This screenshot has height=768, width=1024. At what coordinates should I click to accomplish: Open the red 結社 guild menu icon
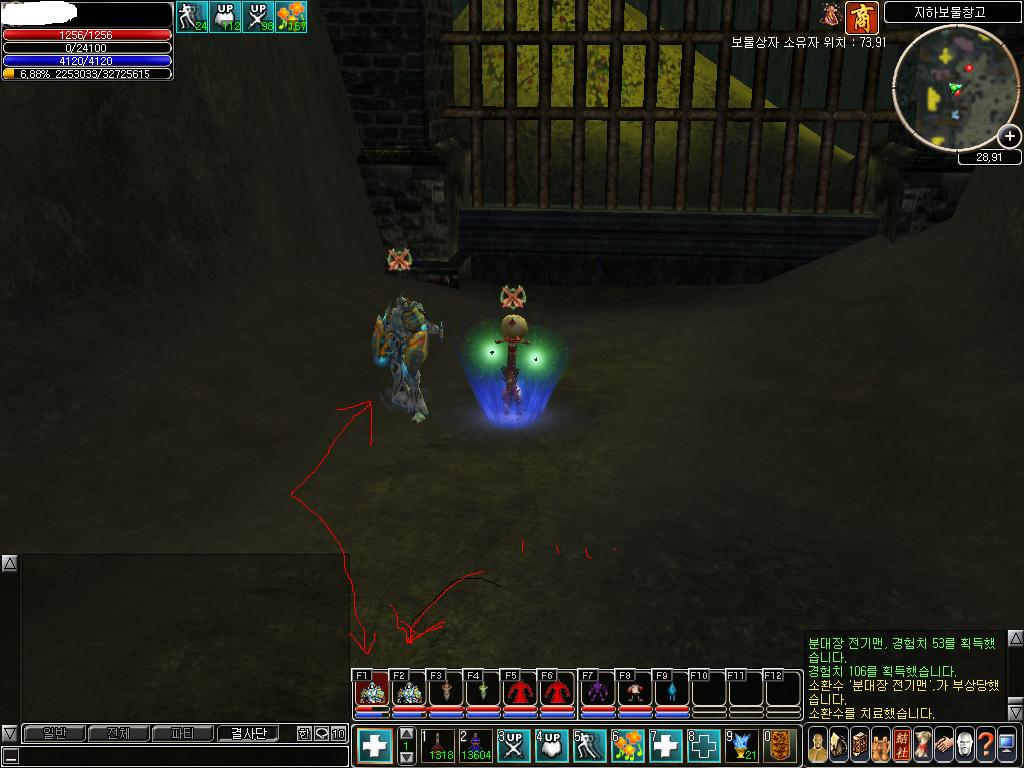(x=902, y=746)
